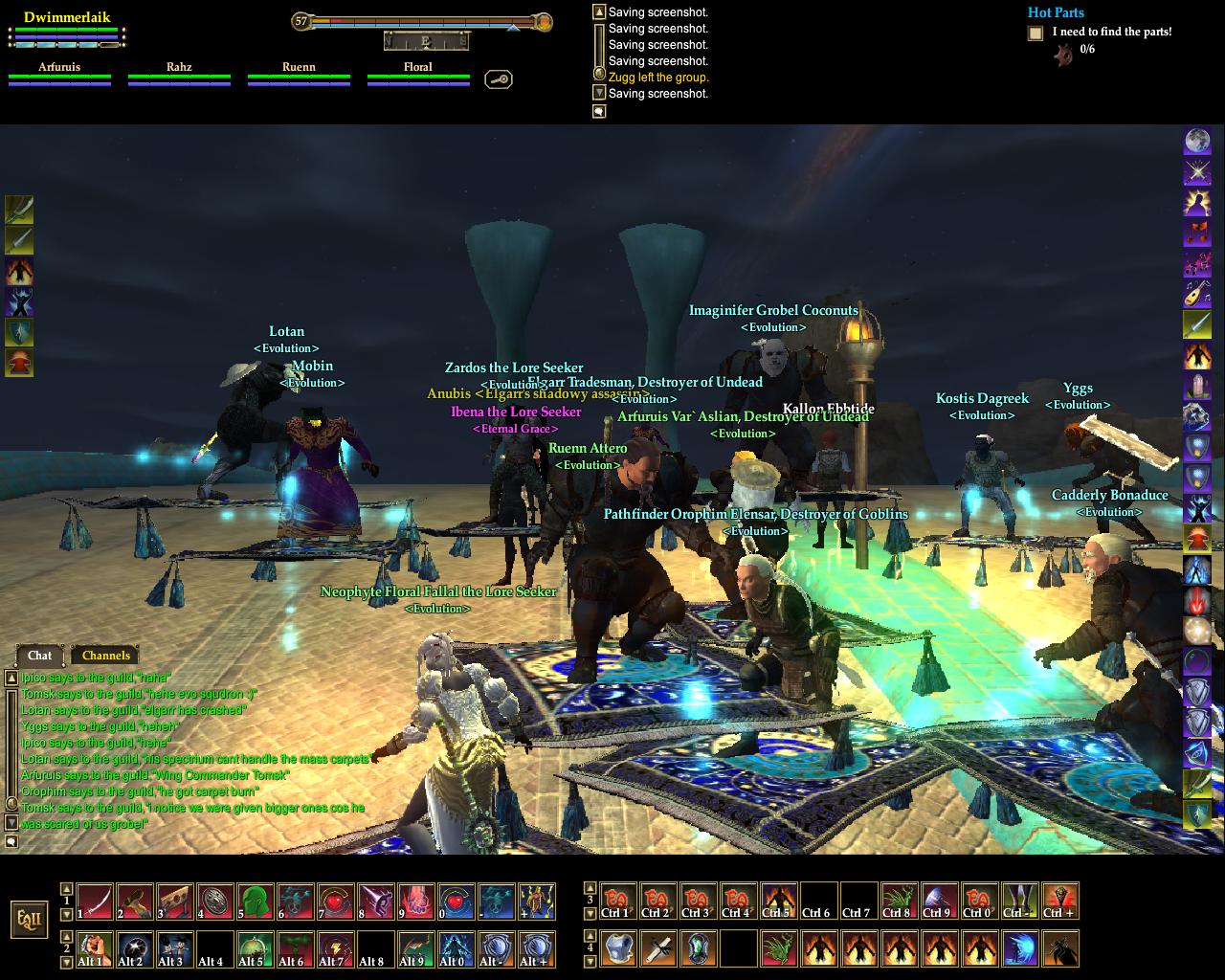This screenshot has height=980, width=1225.
Task: Click the green claw ability in Ctrl 8
Action: pyautogui.click(x=898, y=902)
